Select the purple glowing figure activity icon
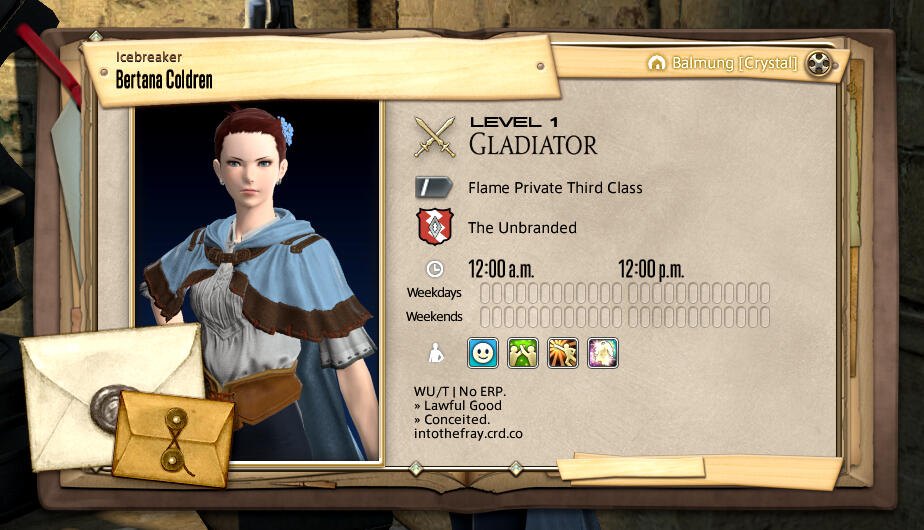The image size is (924, 530). [x=603, y=352]
